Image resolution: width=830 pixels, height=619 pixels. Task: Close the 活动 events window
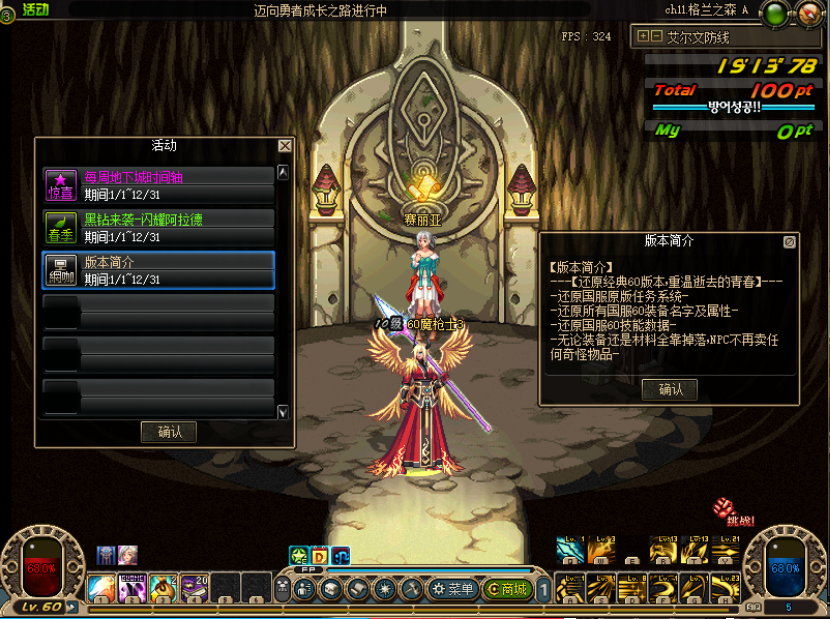pyautogui.click(x=285, y=146)
